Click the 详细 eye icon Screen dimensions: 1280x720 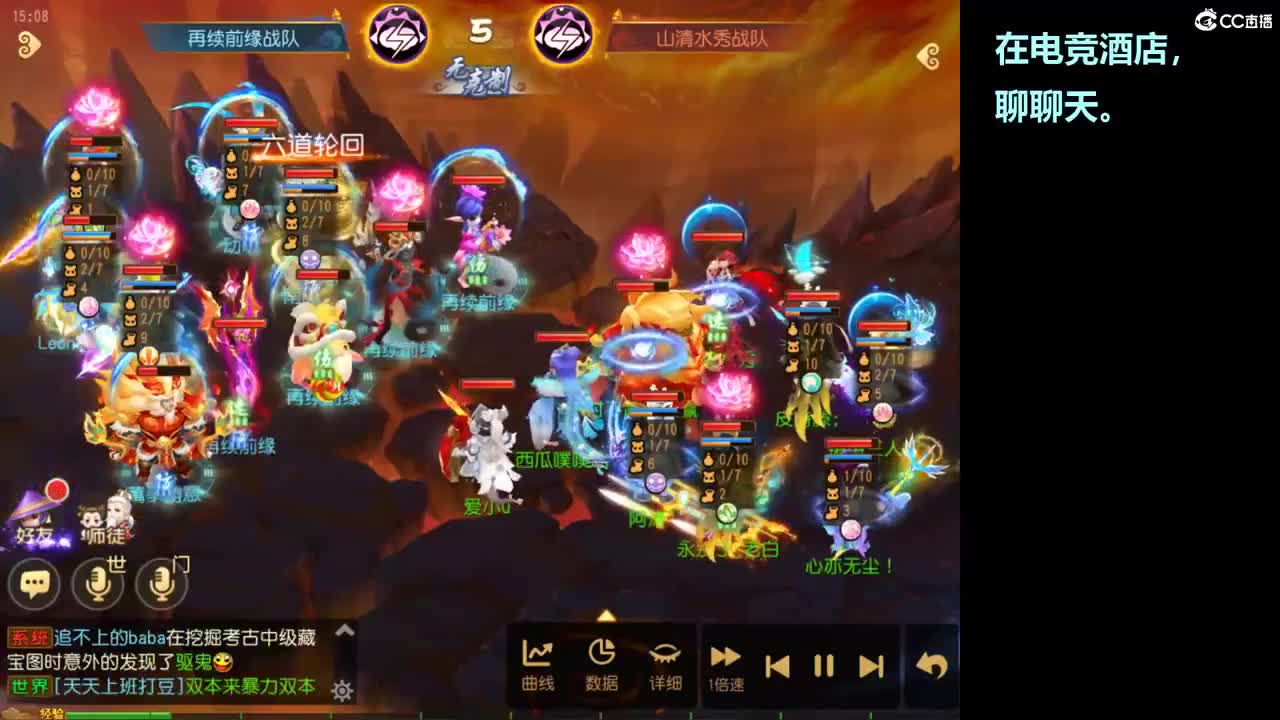(x=665, y=655)
